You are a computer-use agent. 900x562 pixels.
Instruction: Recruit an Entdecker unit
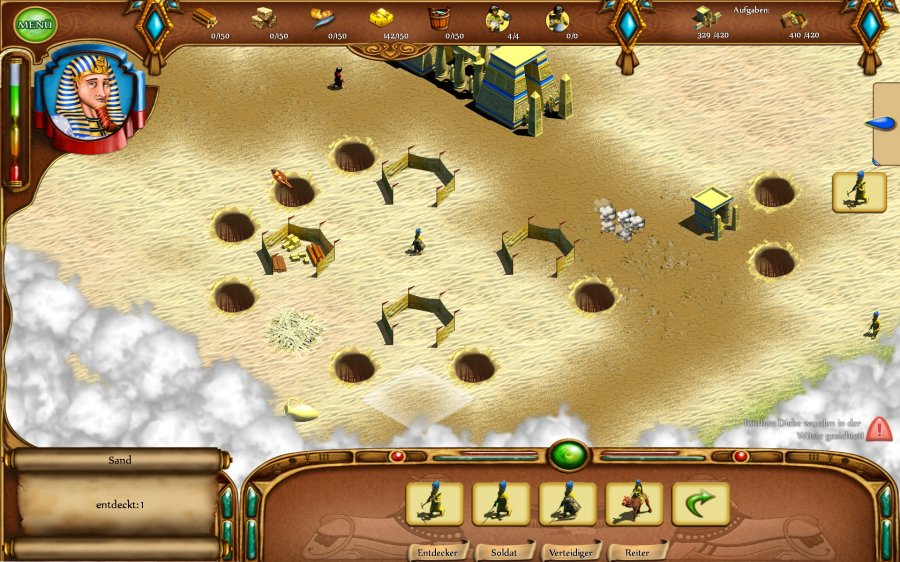pos(434,503)
